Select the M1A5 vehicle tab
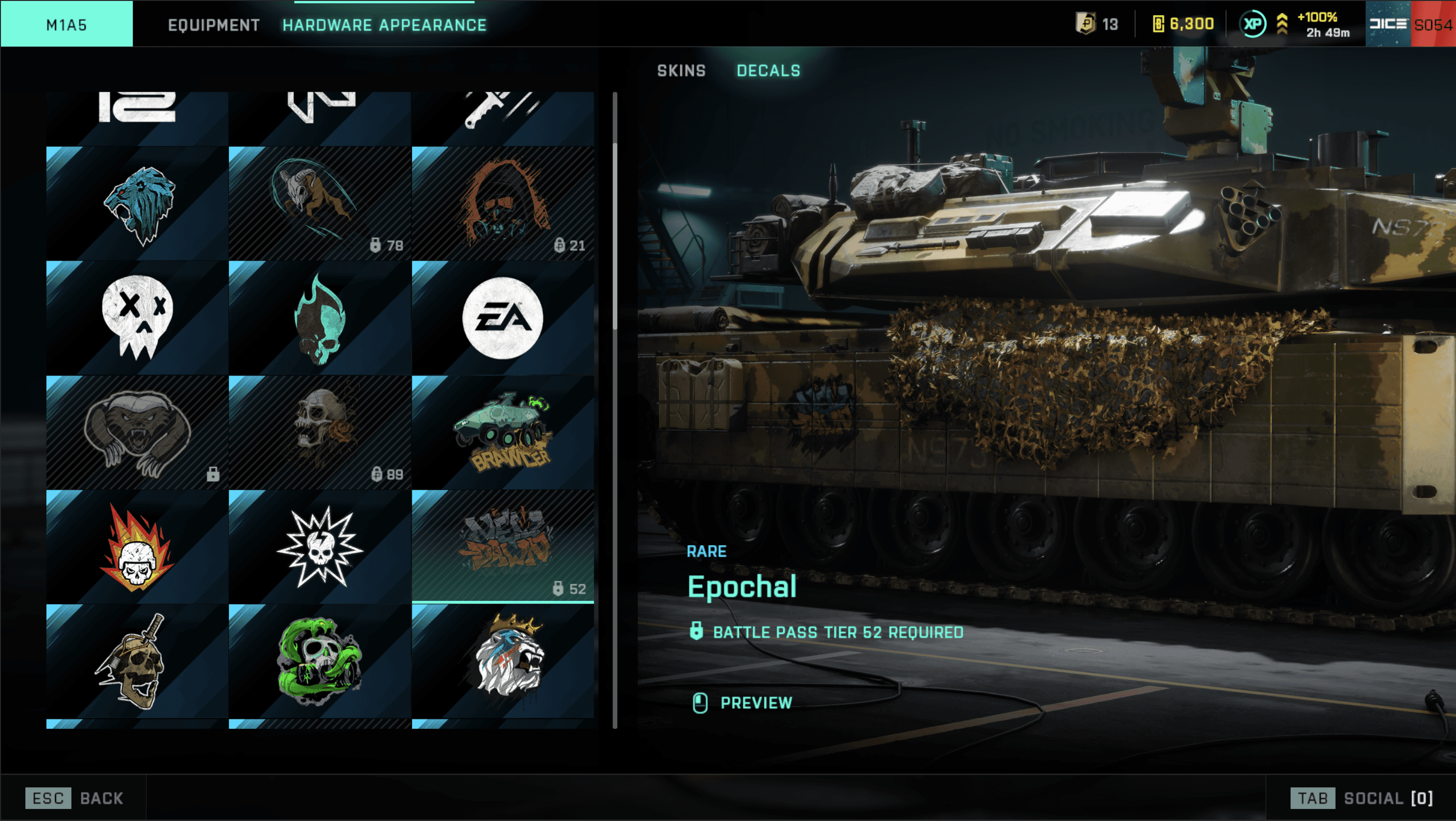1456x821 pixels. click(x=67, y=25)
